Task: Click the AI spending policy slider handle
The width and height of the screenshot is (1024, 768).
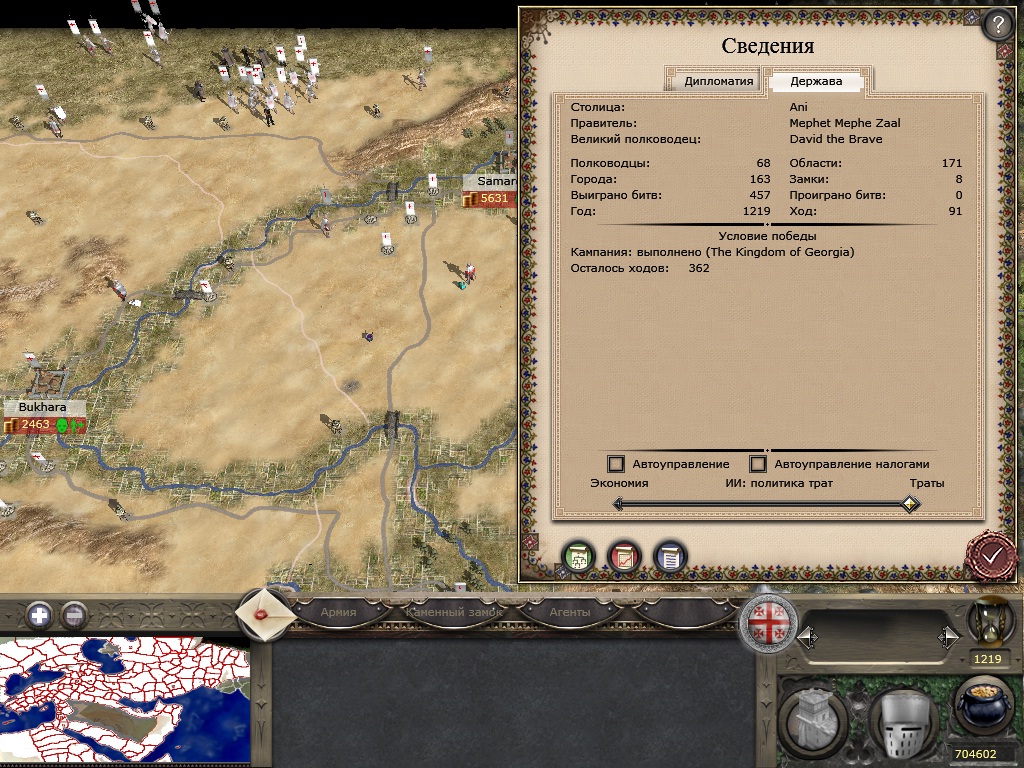Action: [909, 504]
